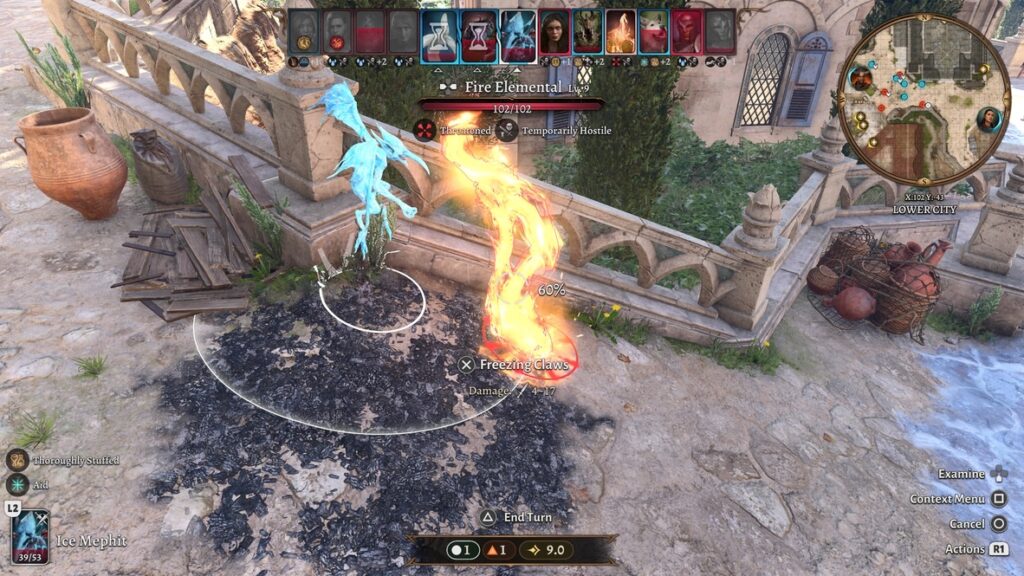Pick the white furry creature turn portrait
Image resolution: width=1024 pixels, height=576 pixels.
653,31
